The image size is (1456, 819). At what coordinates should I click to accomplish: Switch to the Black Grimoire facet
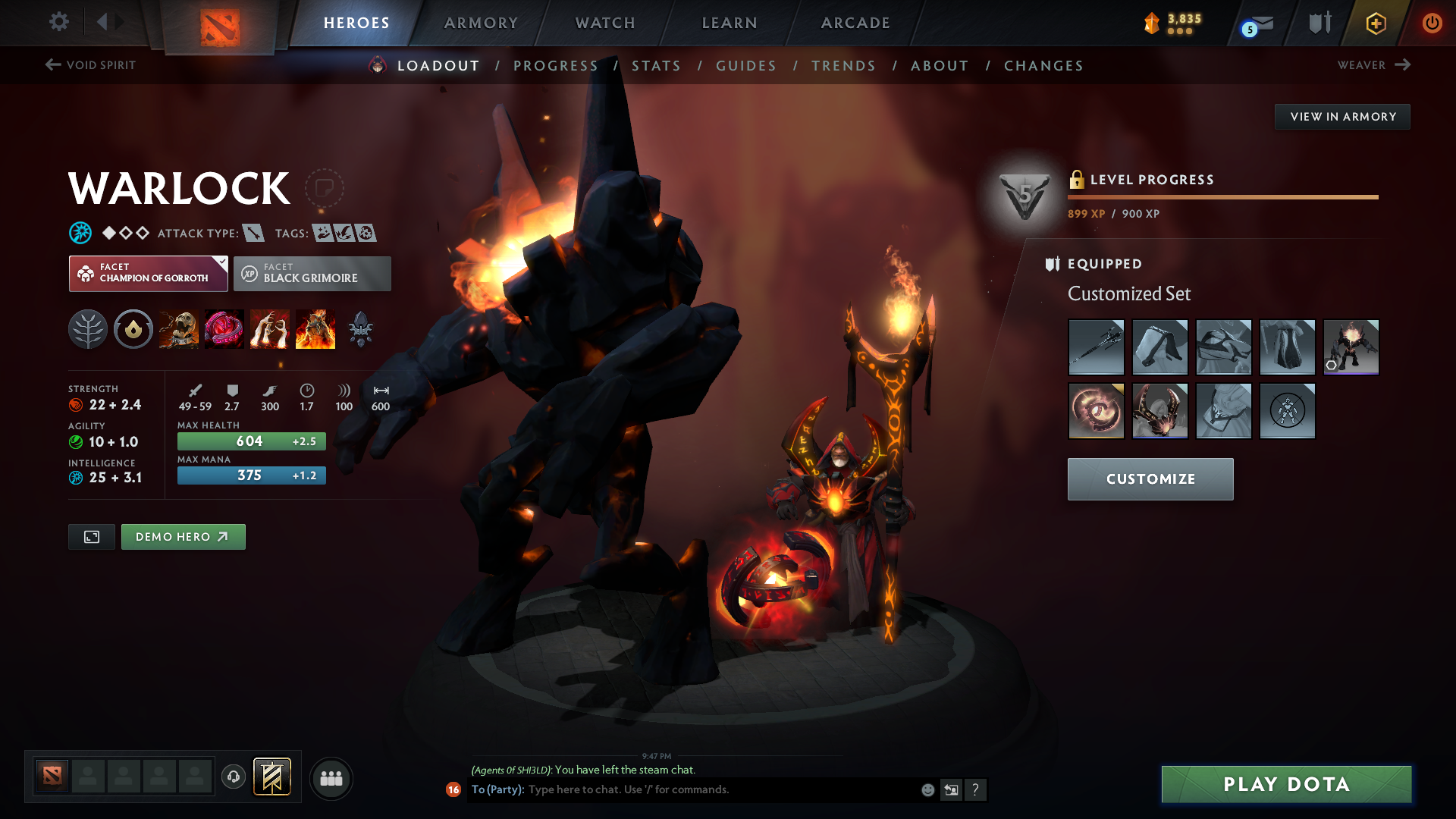312,273
